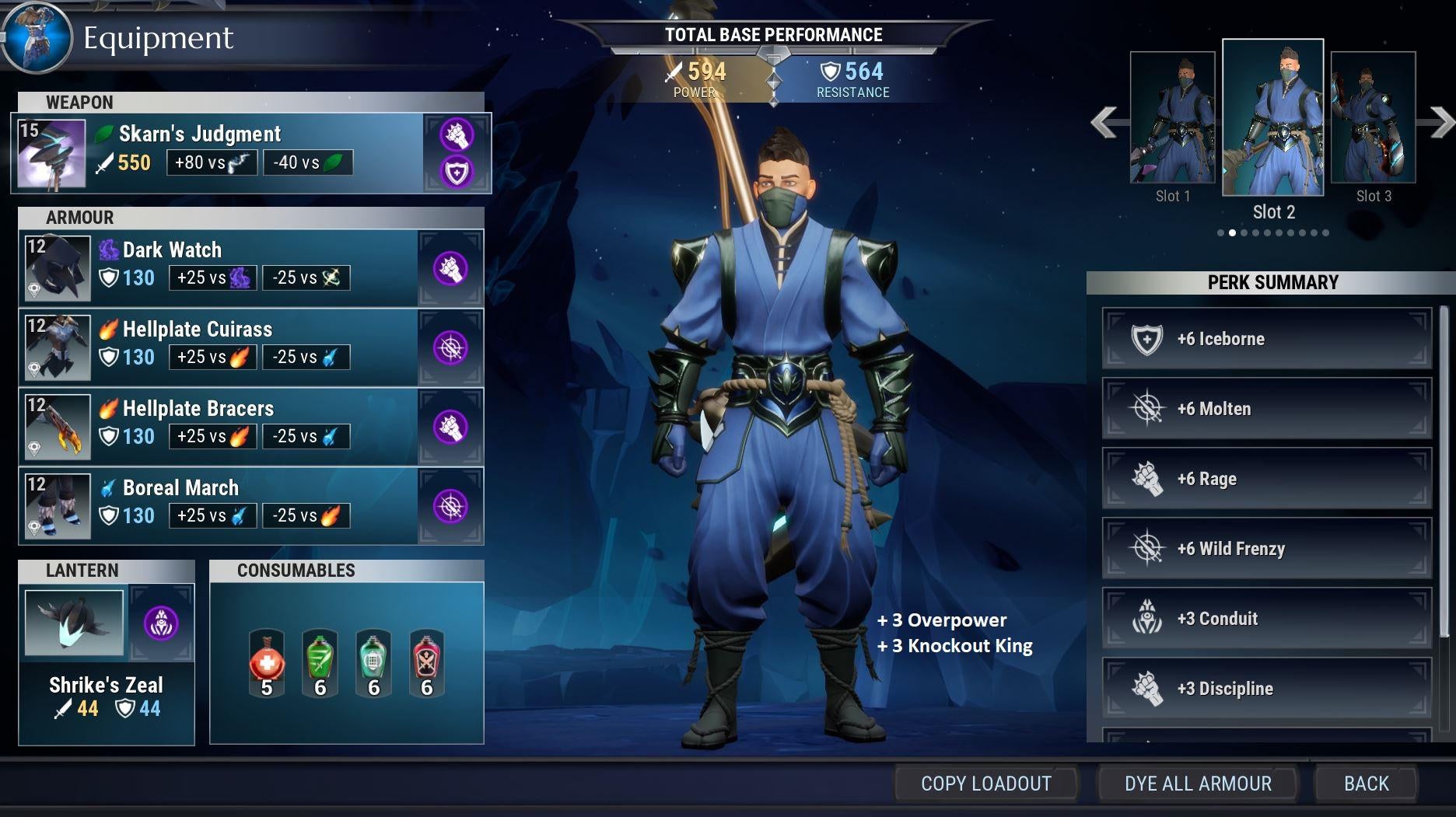Image resolution: width=1456 pixels, height=817 pixels.
Task: Click the lantern's purple cell slot
Action: (x=161, y=623)
